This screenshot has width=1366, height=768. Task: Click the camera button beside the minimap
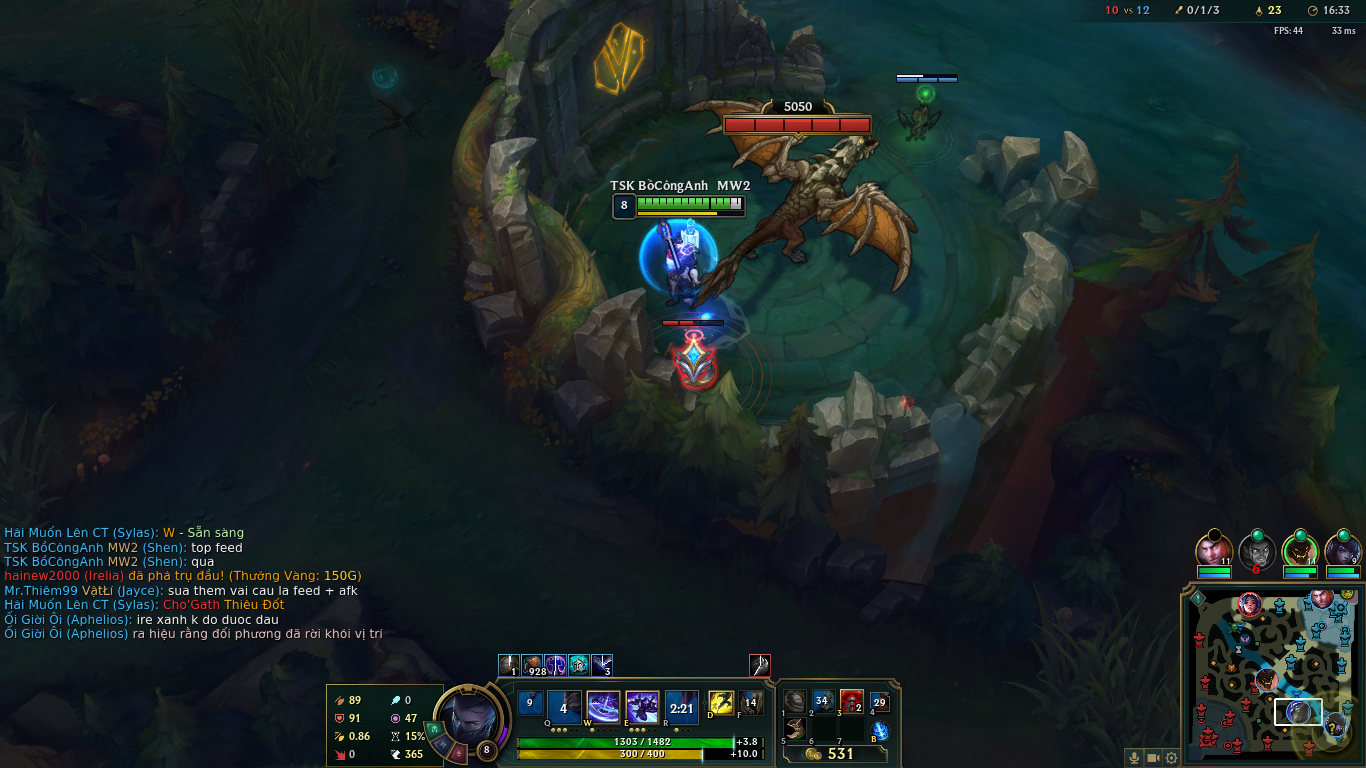tap(1153, 758)
